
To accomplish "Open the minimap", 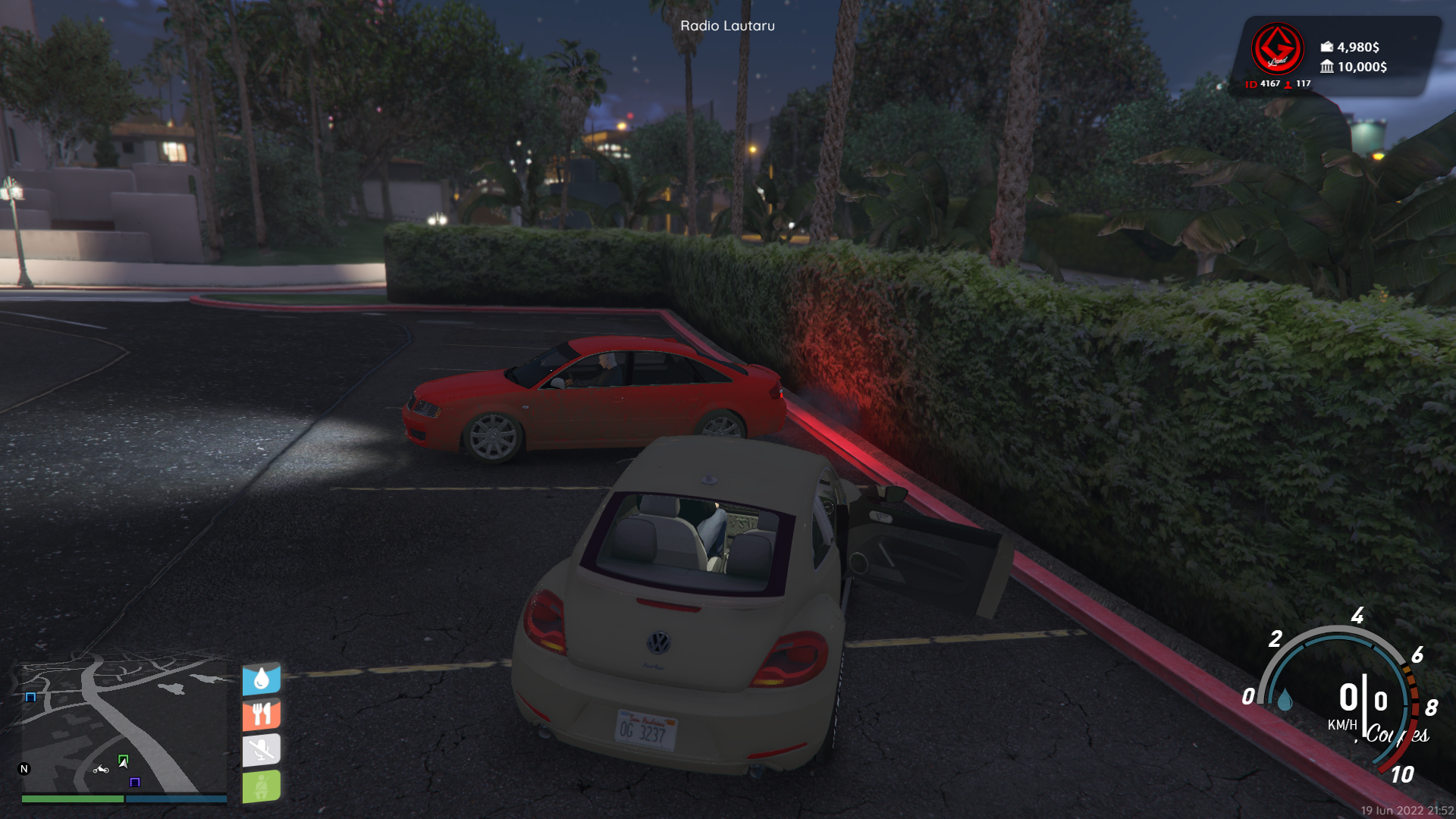I will 124,726.
